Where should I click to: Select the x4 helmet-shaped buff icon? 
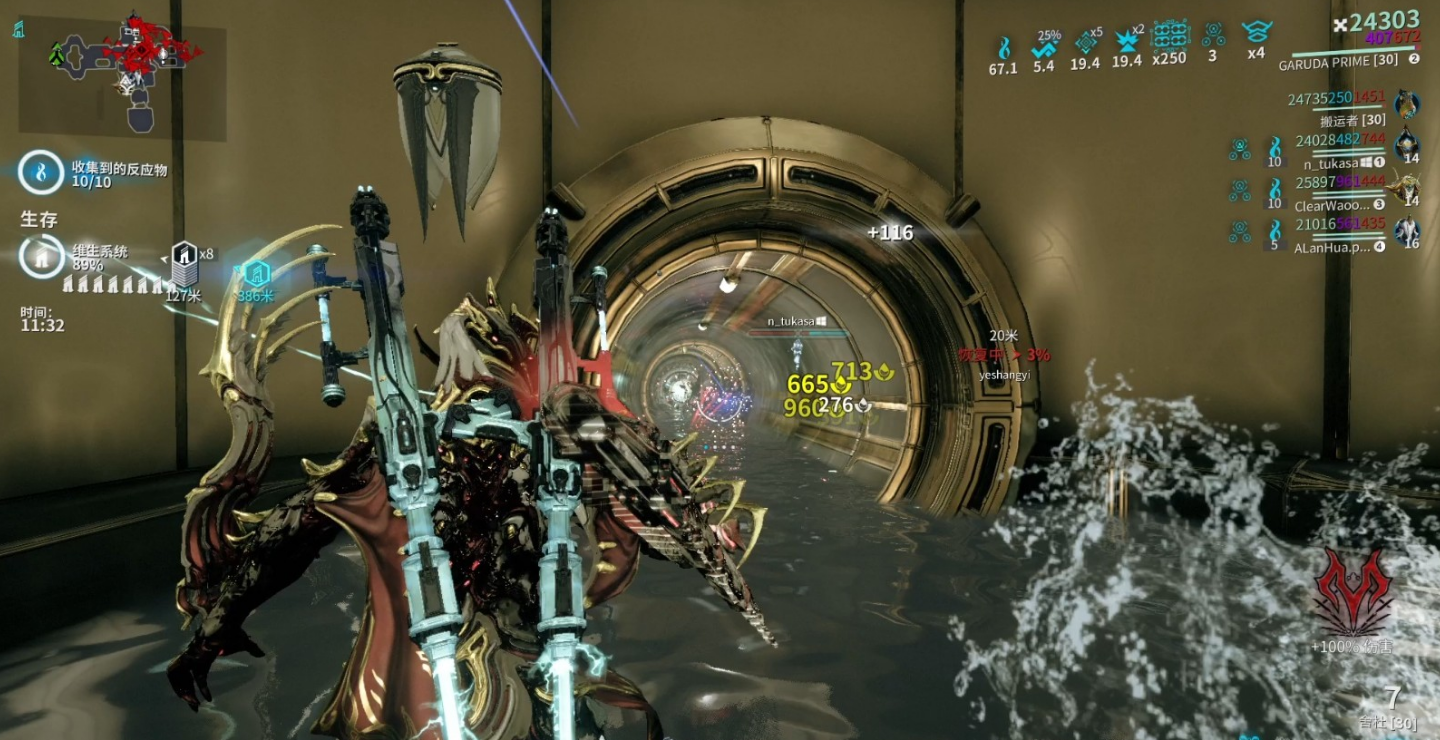(x=1255, y=35)
